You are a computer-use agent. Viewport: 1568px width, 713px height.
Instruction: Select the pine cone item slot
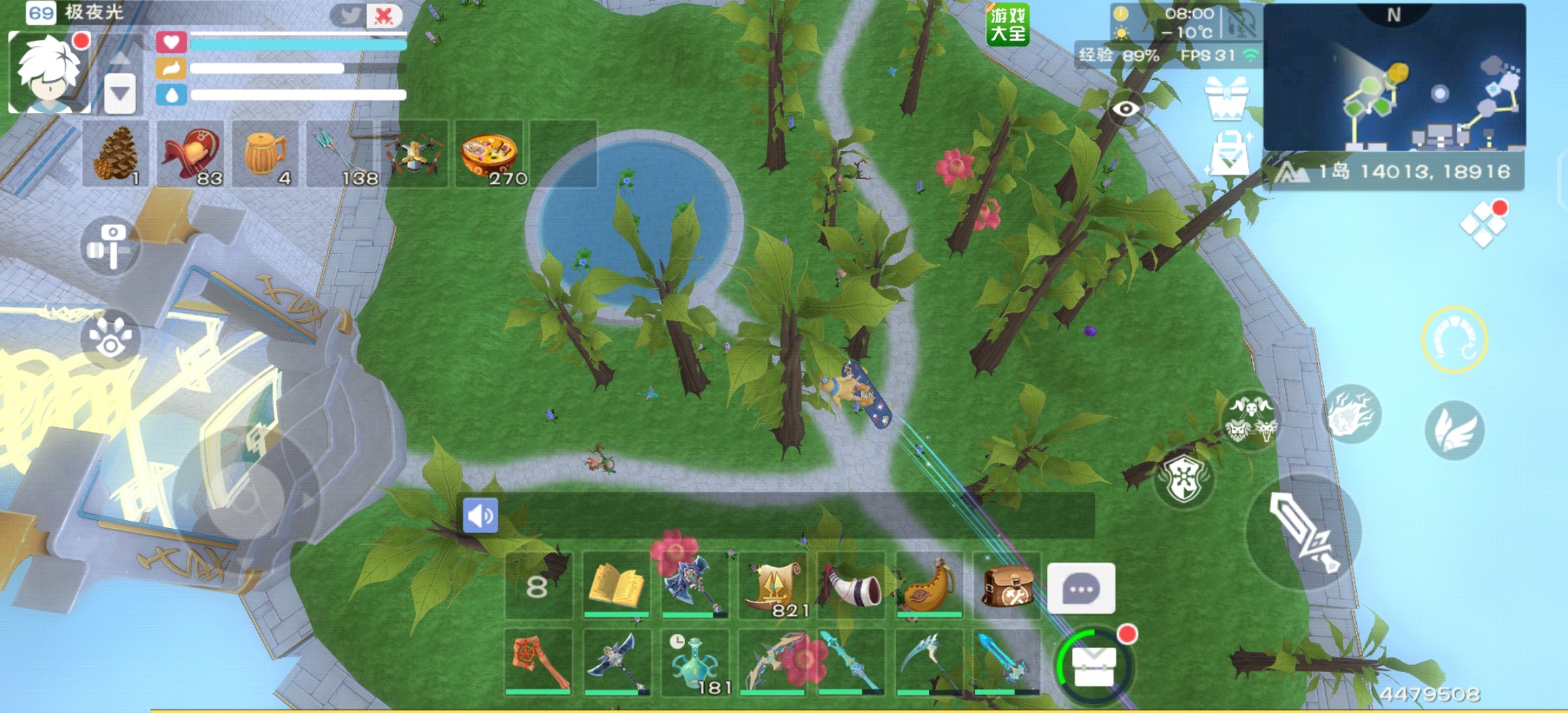115,154
